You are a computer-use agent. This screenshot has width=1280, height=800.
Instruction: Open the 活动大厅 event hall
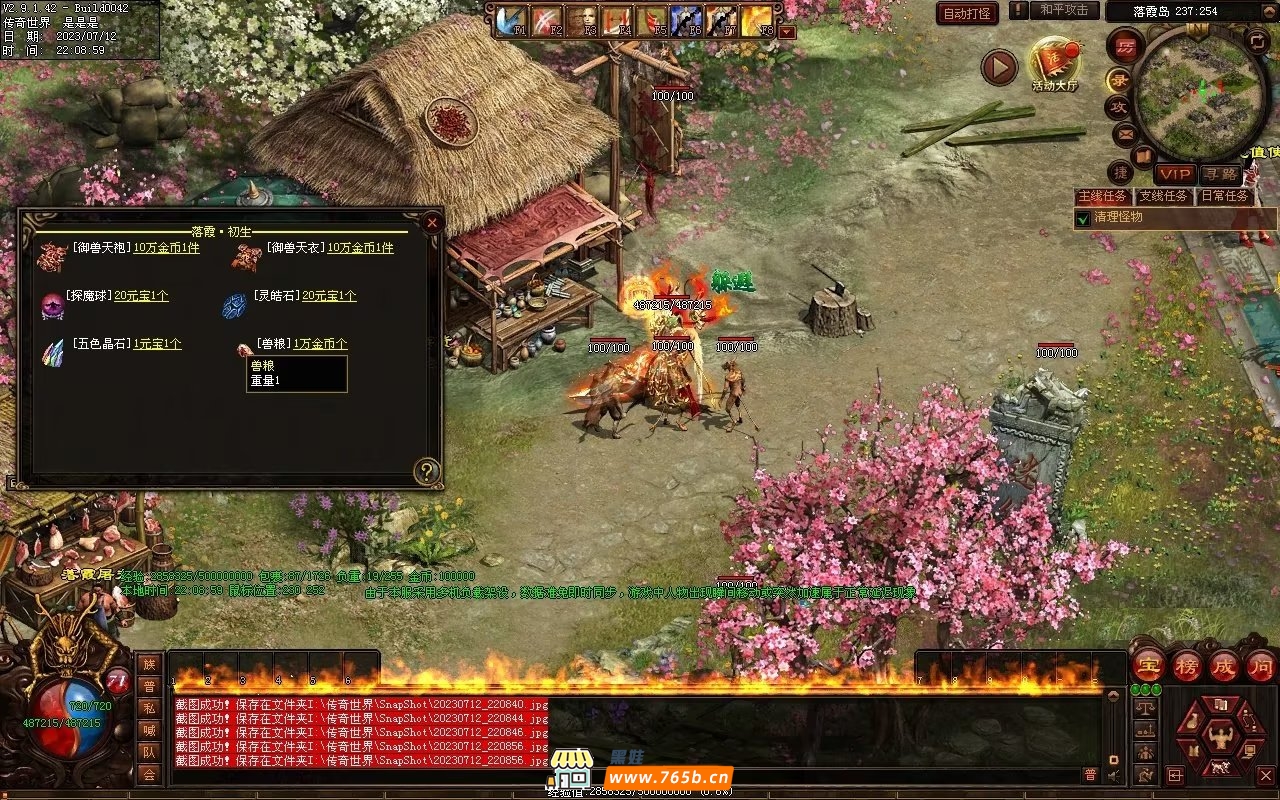tap(1054, 63)
